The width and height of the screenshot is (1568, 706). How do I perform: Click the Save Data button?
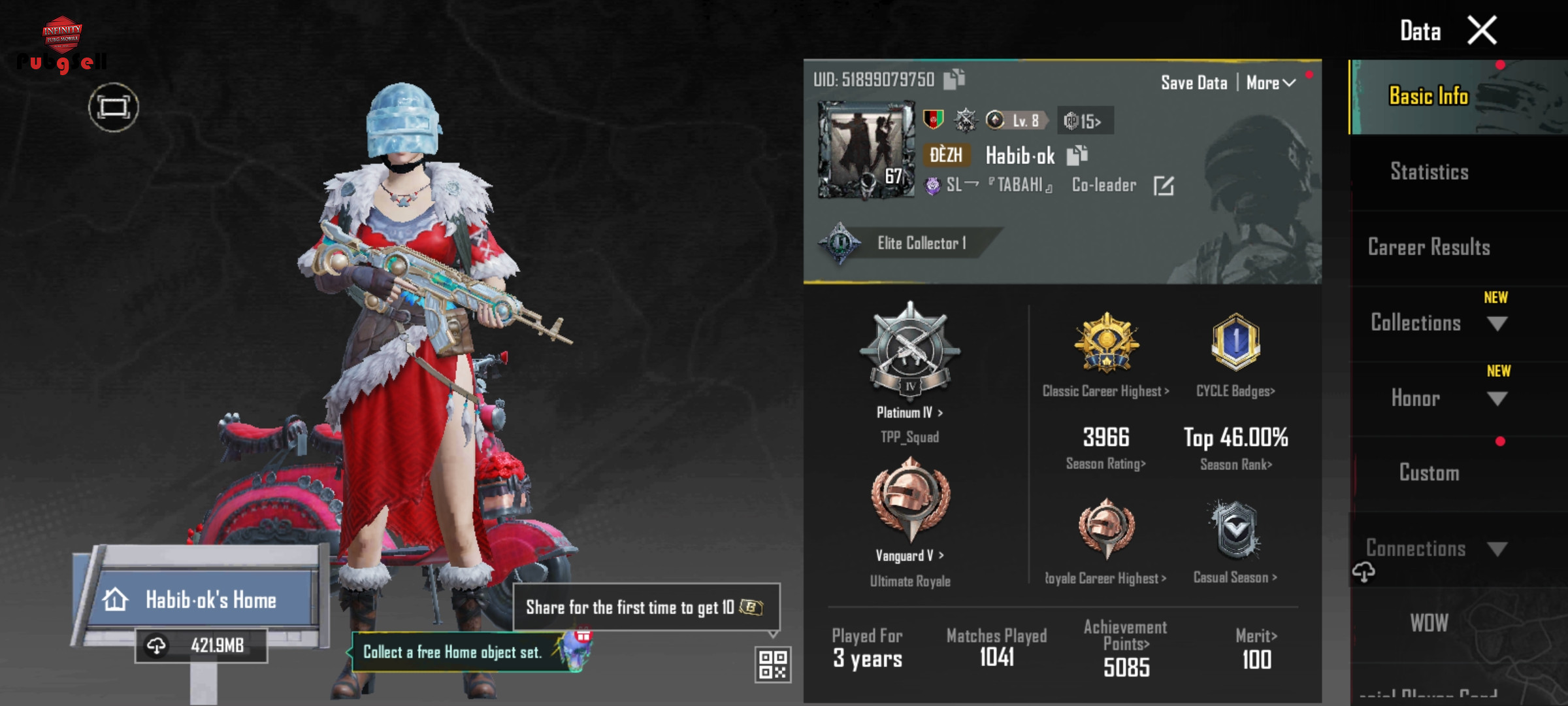pos(1194,83)
